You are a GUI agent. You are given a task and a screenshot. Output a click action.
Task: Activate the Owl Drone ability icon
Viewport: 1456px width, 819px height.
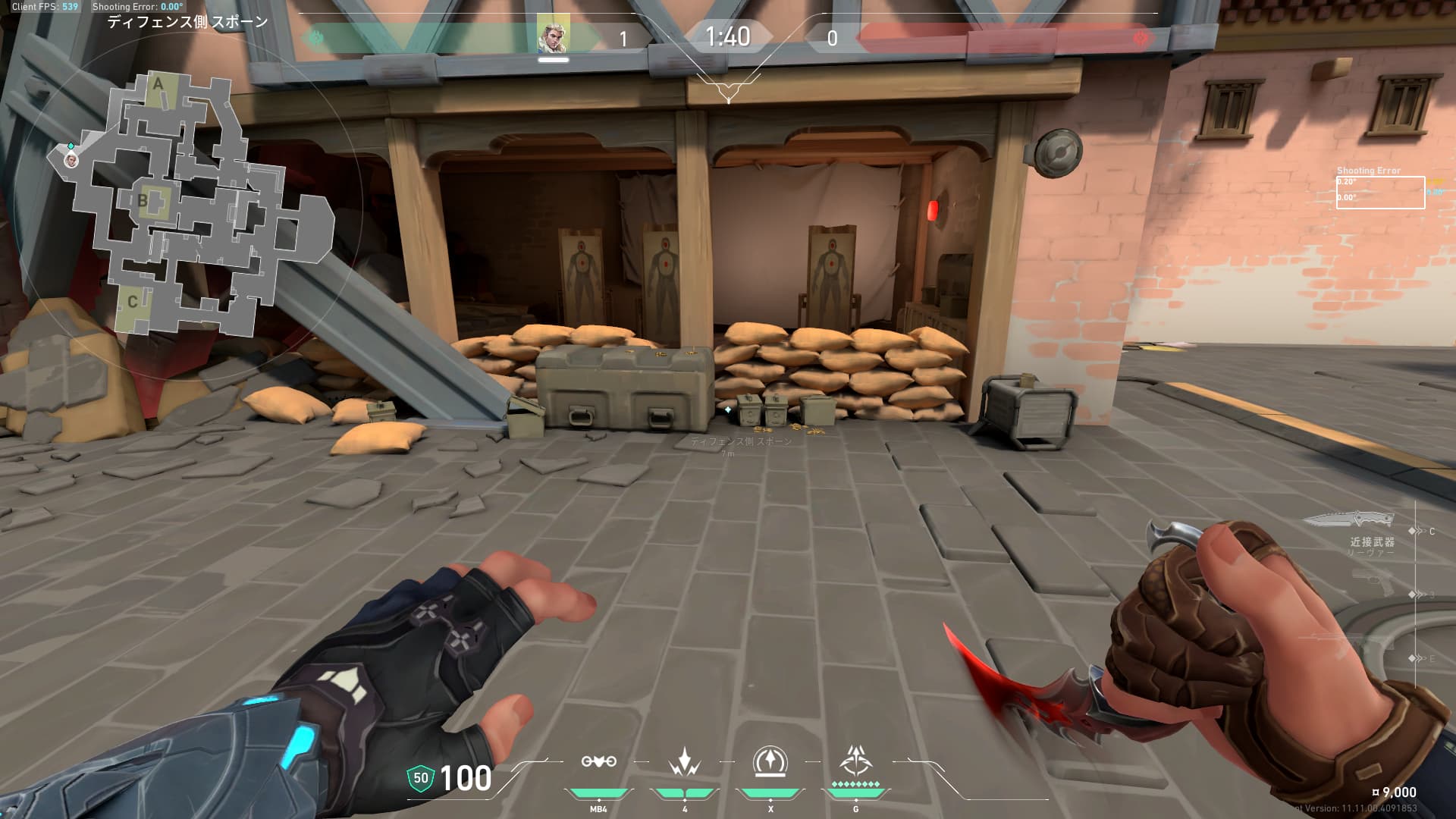tap(598, 761)
